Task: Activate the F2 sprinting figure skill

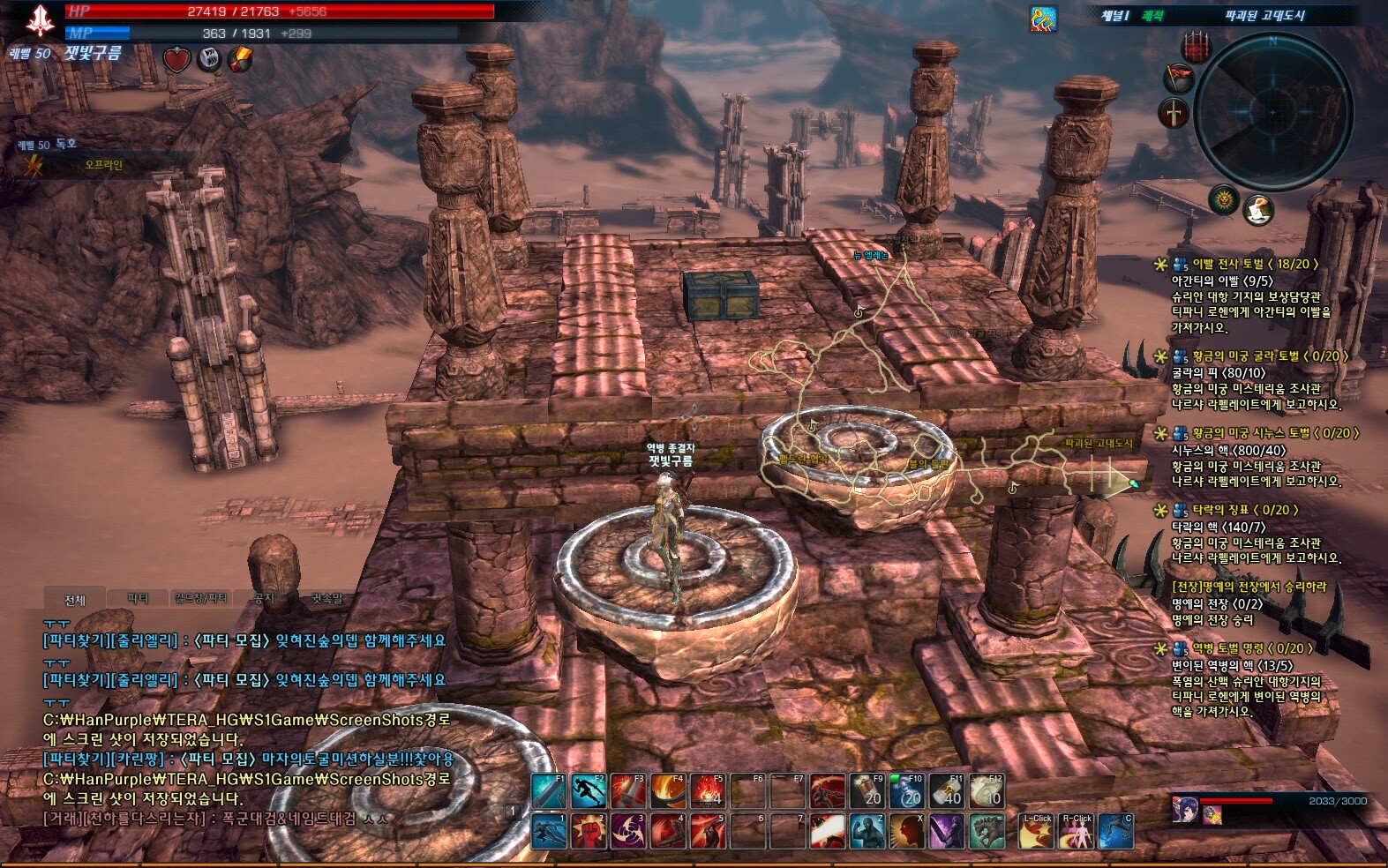Action: pos(588,791)
